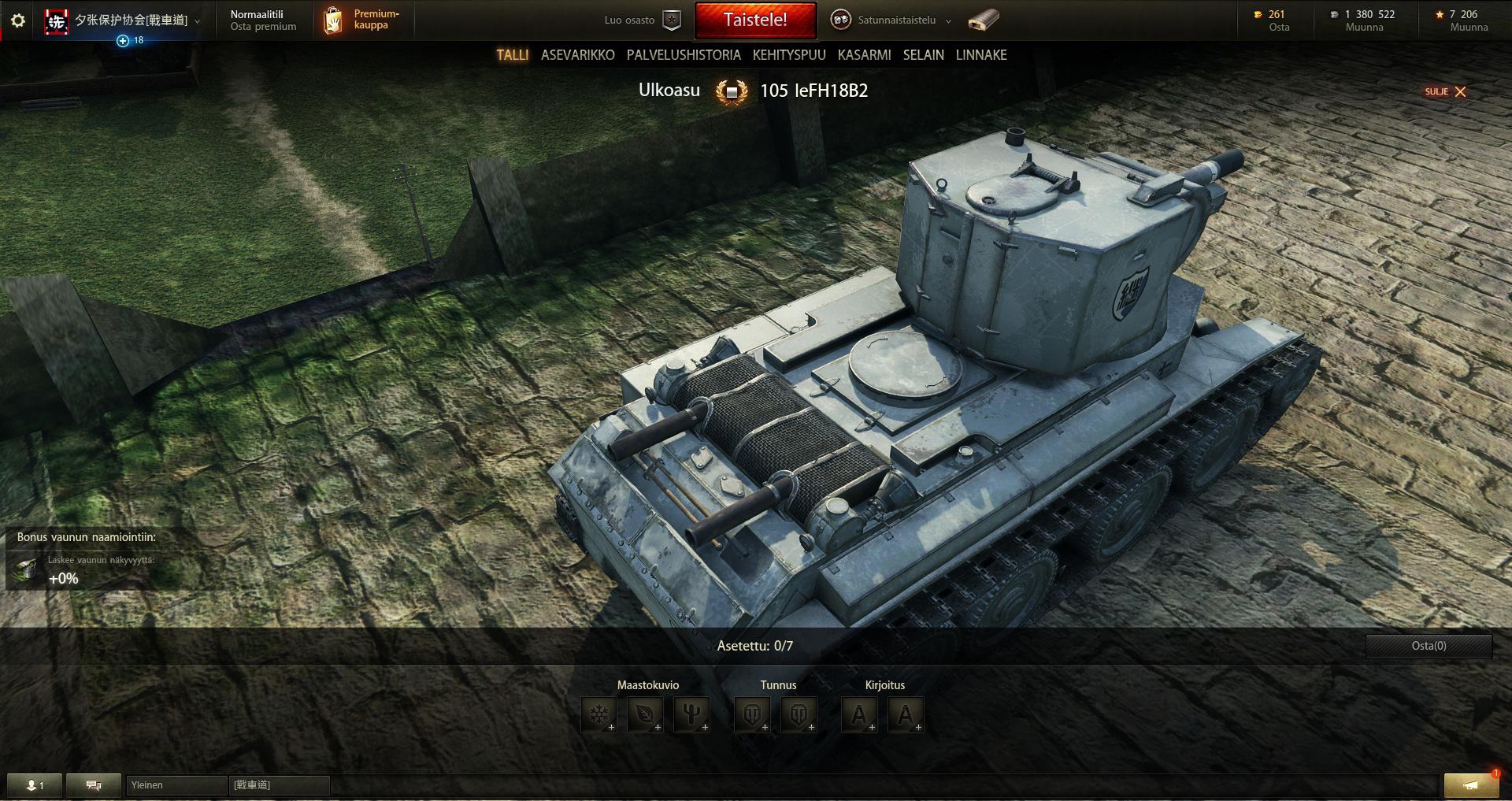Select the Kasarmi tab
1512x801 pixels.
point(864,55)
